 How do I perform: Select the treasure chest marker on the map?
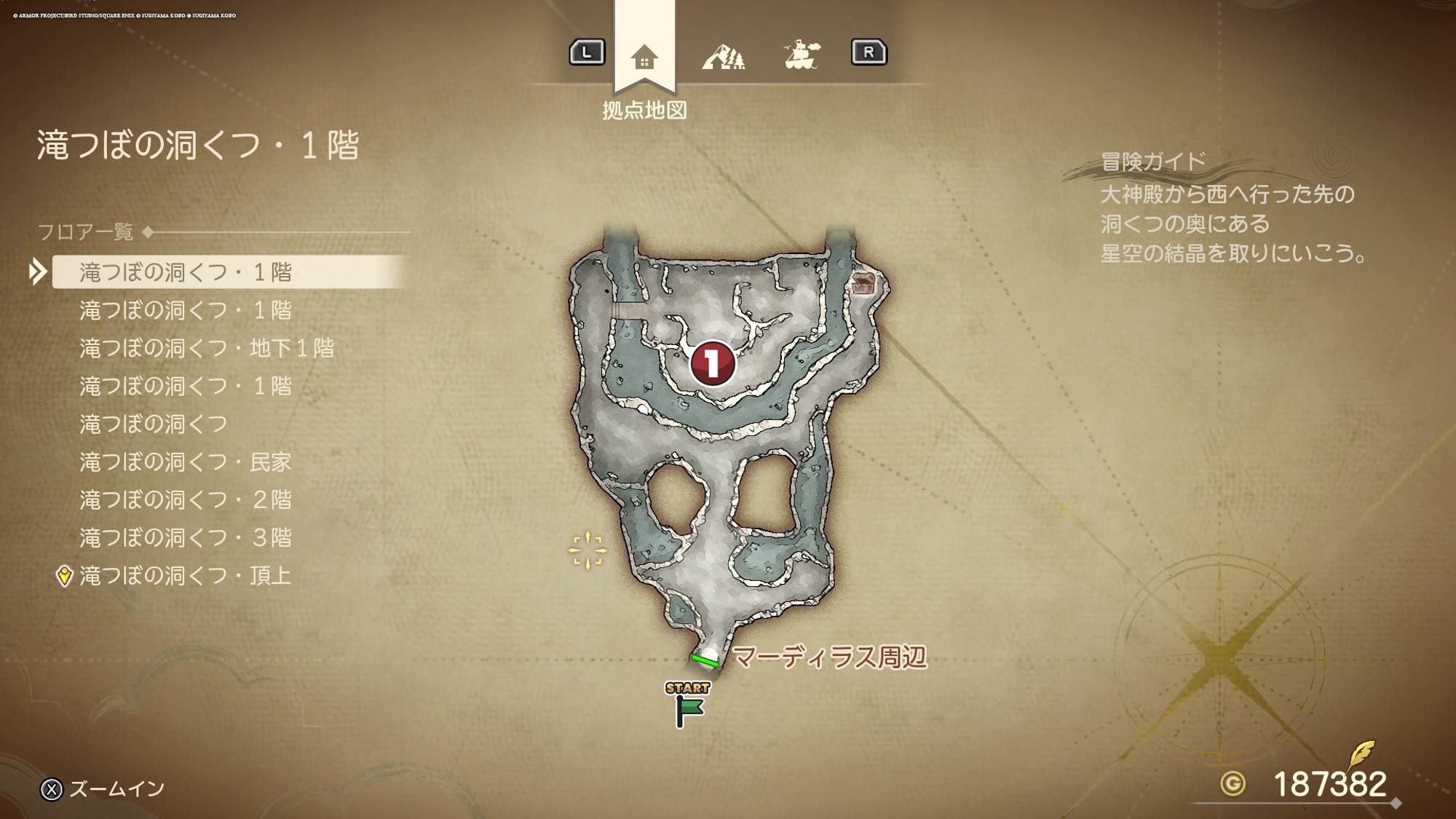[863, 283]
